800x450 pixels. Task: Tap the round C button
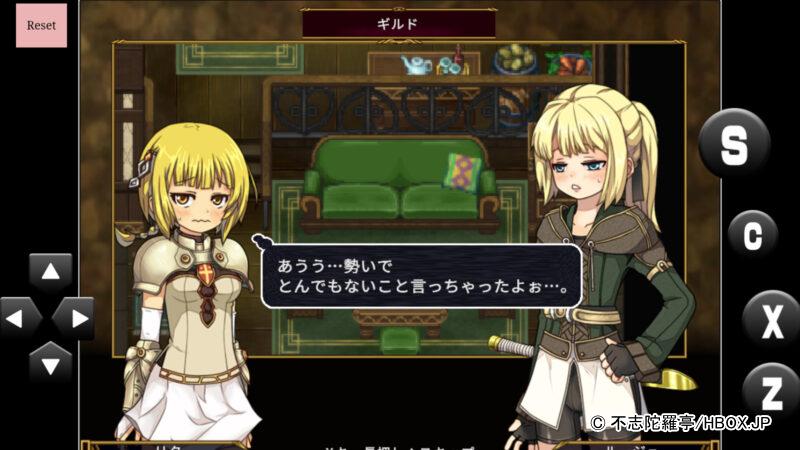pos(752,235)
